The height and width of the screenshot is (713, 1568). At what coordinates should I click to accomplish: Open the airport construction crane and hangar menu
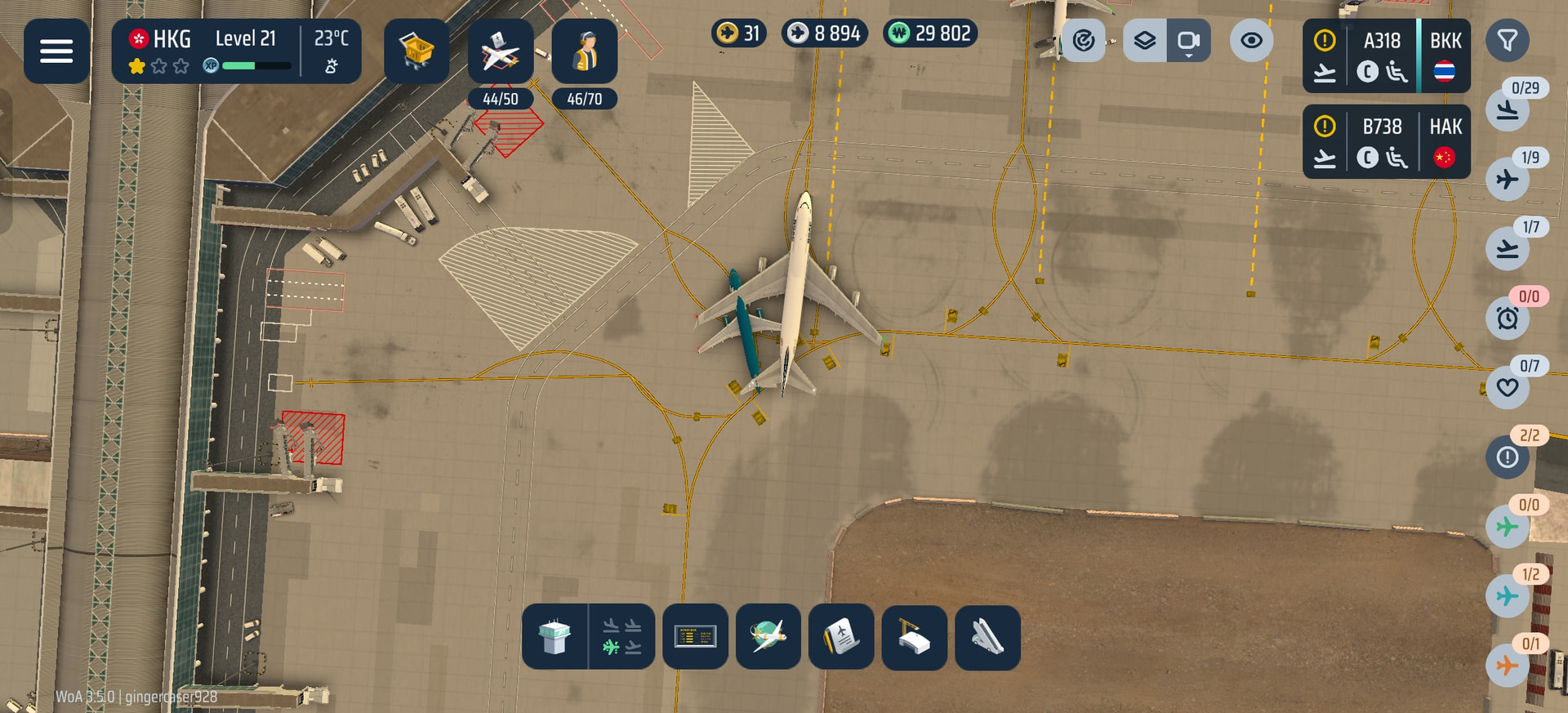[915, 637]
